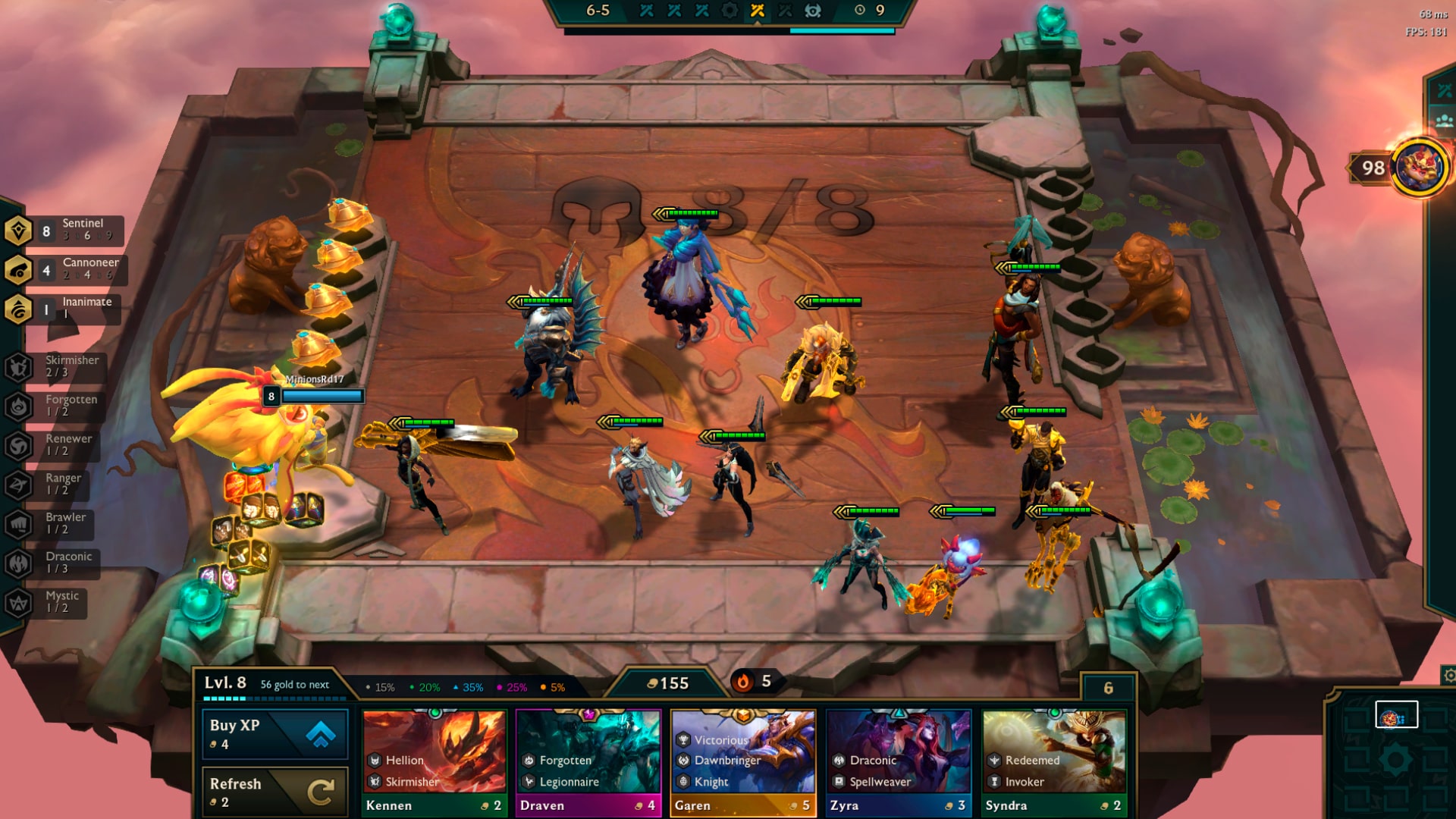Viewport: 1456px width, 819px height.
Task: Click the Zyra card's Spellweaver trait label
Action: tap(880, 781)
